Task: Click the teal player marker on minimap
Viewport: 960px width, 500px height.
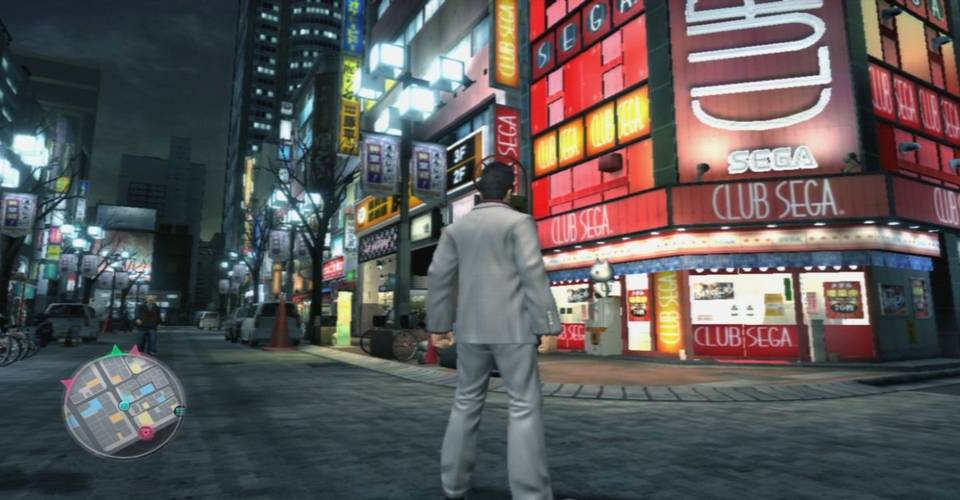Action: coord(125,404)
